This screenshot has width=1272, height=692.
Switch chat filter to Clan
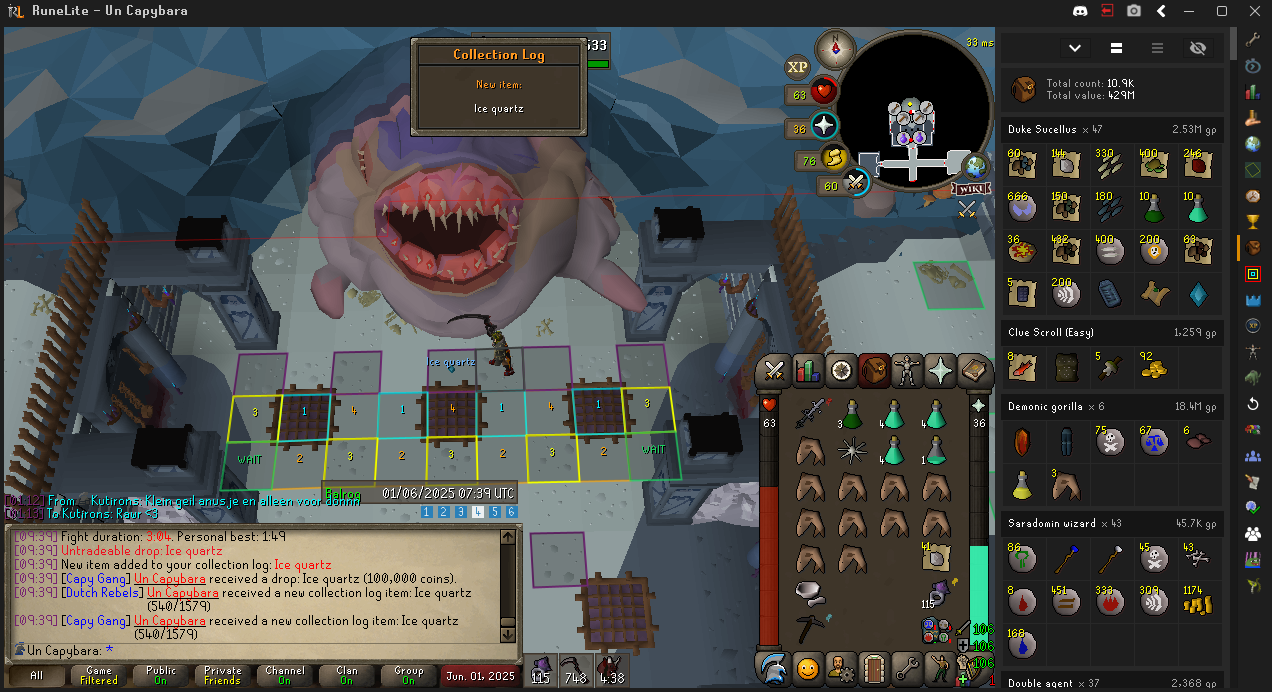[346, 676]
